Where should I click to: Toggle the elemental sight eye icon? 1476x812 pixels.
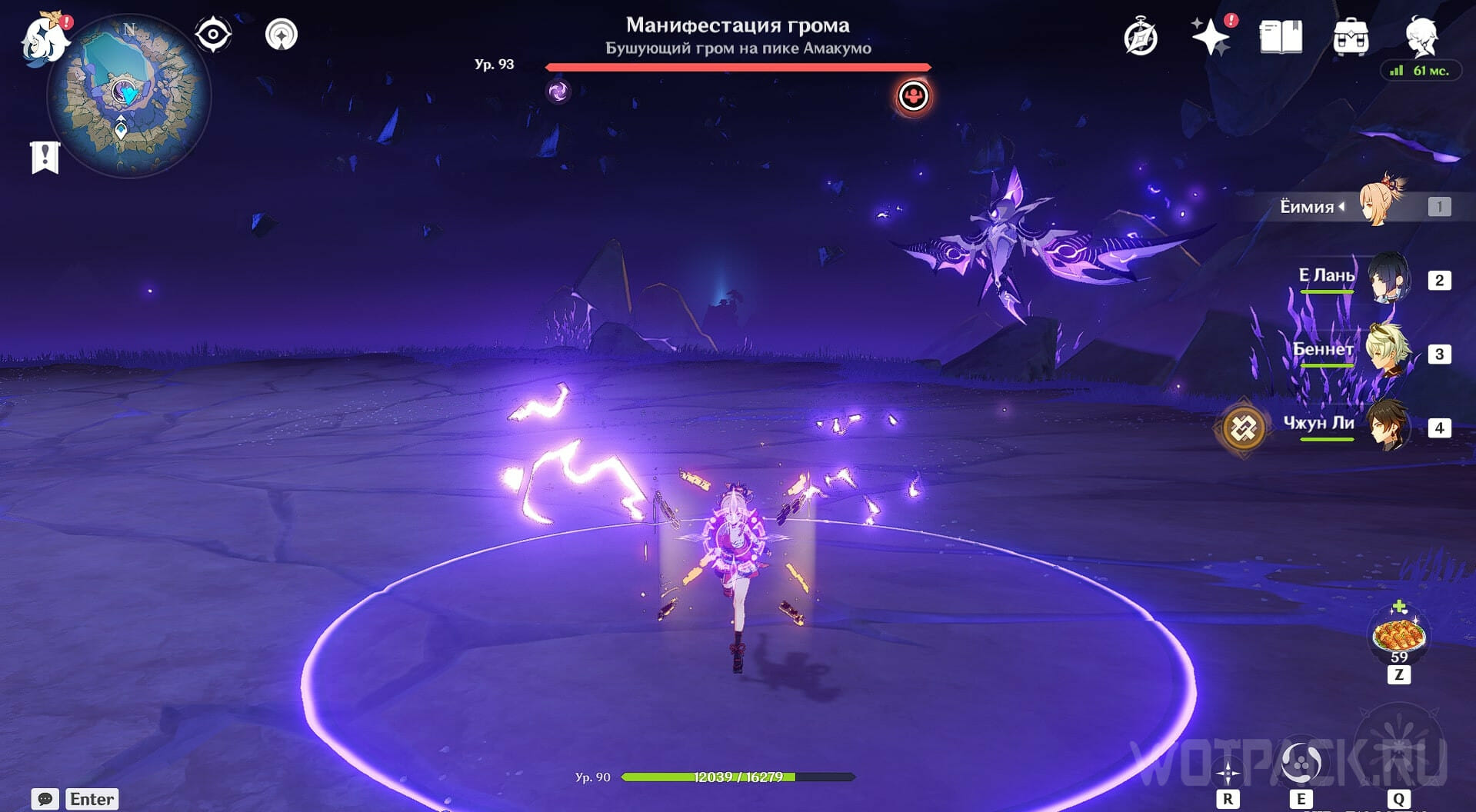coord(213,35)
